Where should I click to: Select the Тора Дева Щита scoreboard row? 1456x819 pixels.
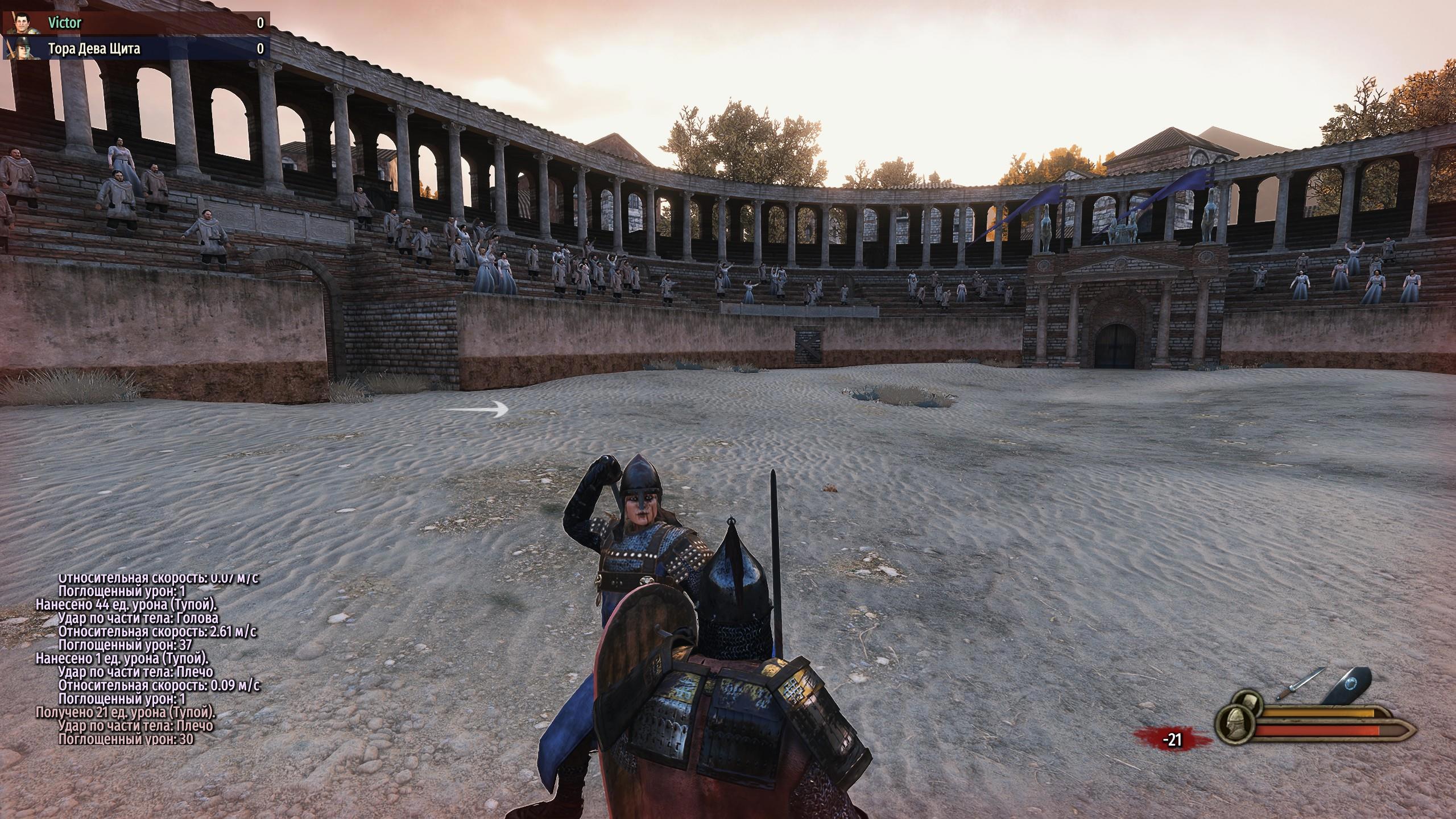click(x=136, y=49)
